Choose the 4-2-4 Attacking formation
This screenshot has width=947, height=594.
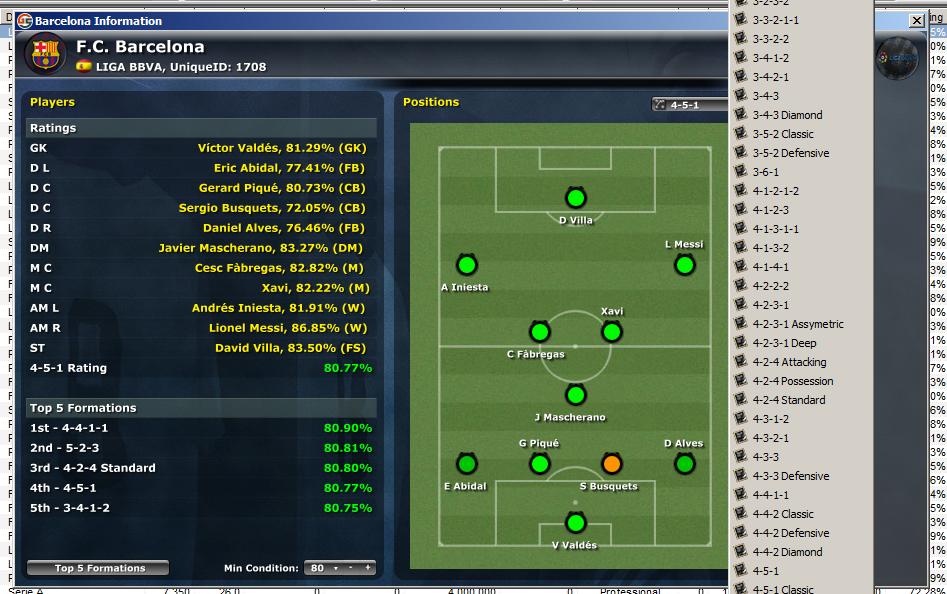(789, 362)
